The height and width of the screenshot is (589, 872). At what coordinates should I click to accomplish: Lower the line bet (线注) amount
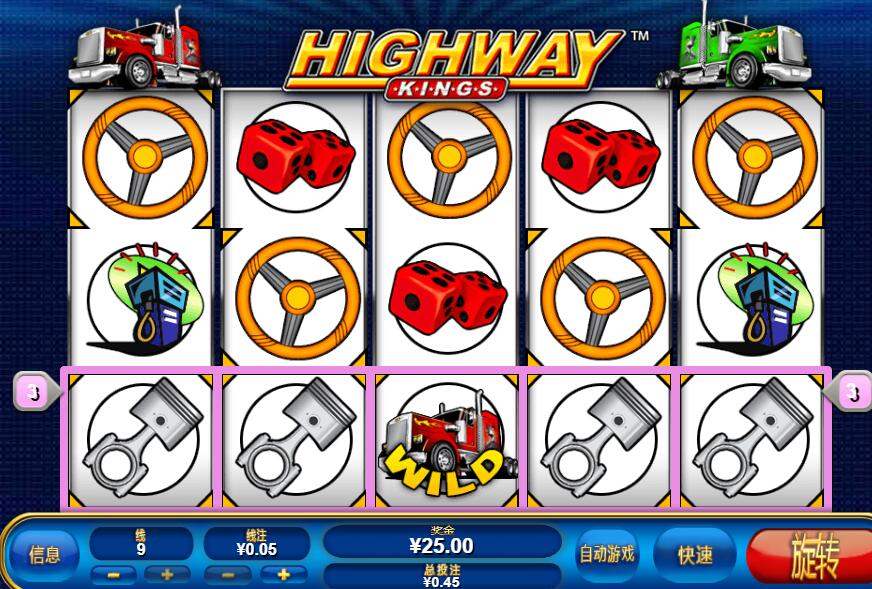click(229, 575)
